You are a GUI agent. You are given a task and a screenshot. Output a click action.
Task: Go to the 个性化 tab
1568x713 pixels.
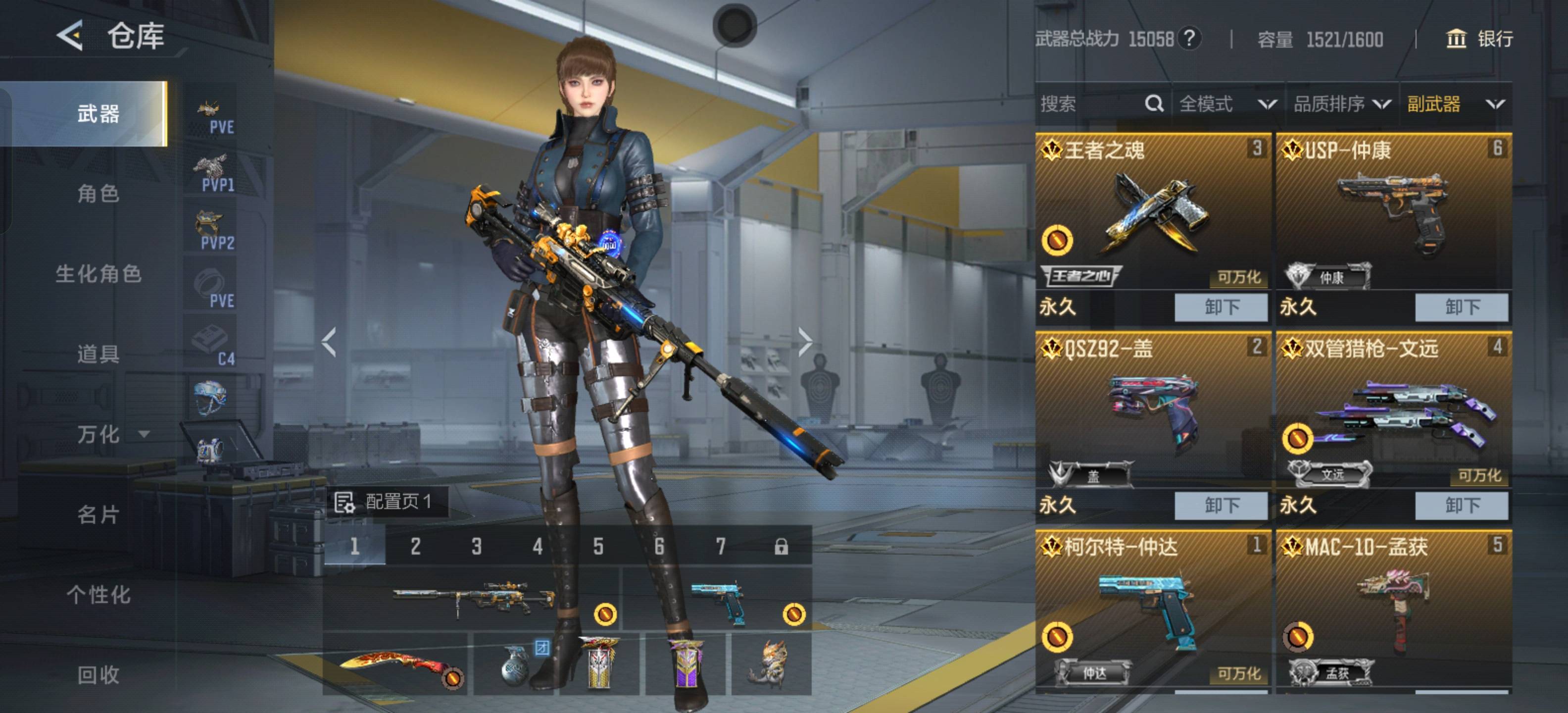(x=98, y=594)
